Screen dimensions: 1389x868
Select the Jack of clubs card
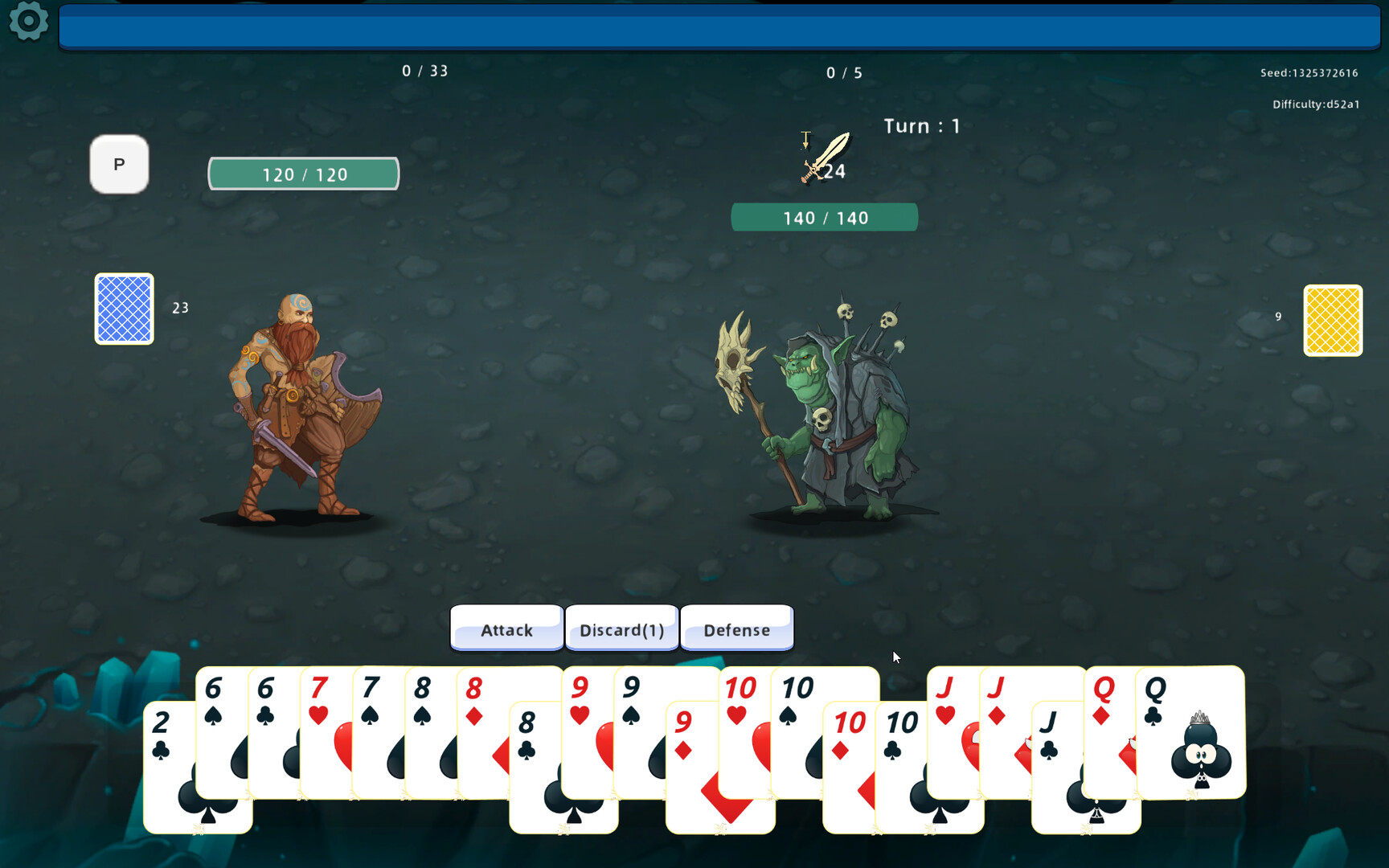pos(1055,772)
